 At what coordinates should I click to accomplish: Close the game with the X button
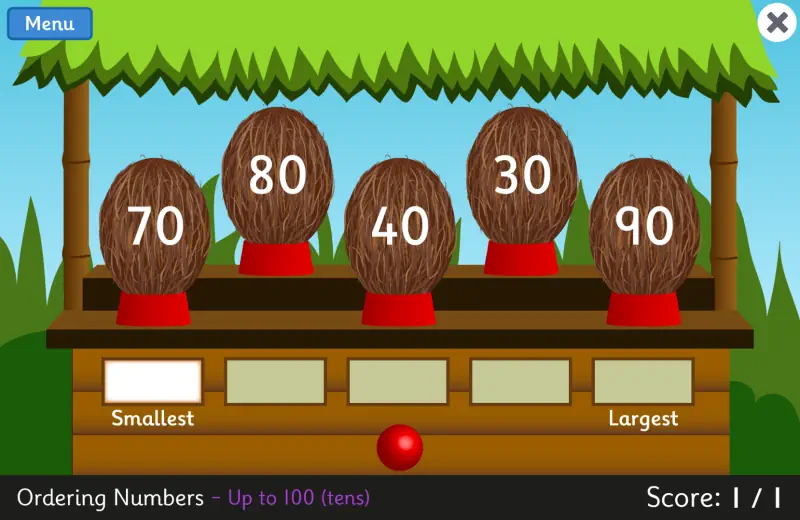pos(777,22)
